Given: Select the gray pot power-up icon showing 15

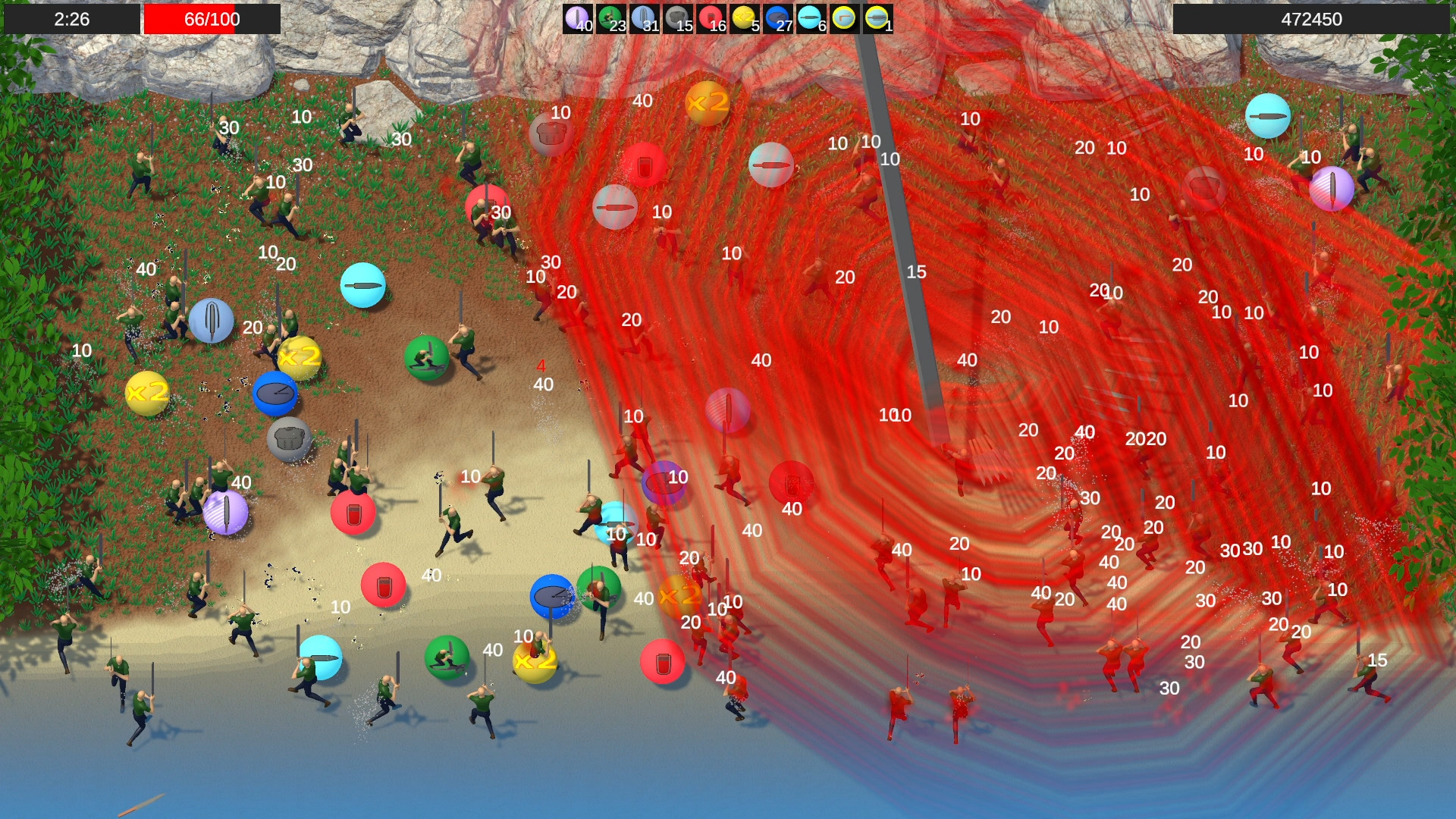Looking at the screenshot, I should pyautogui.click(x=678, y=17).
